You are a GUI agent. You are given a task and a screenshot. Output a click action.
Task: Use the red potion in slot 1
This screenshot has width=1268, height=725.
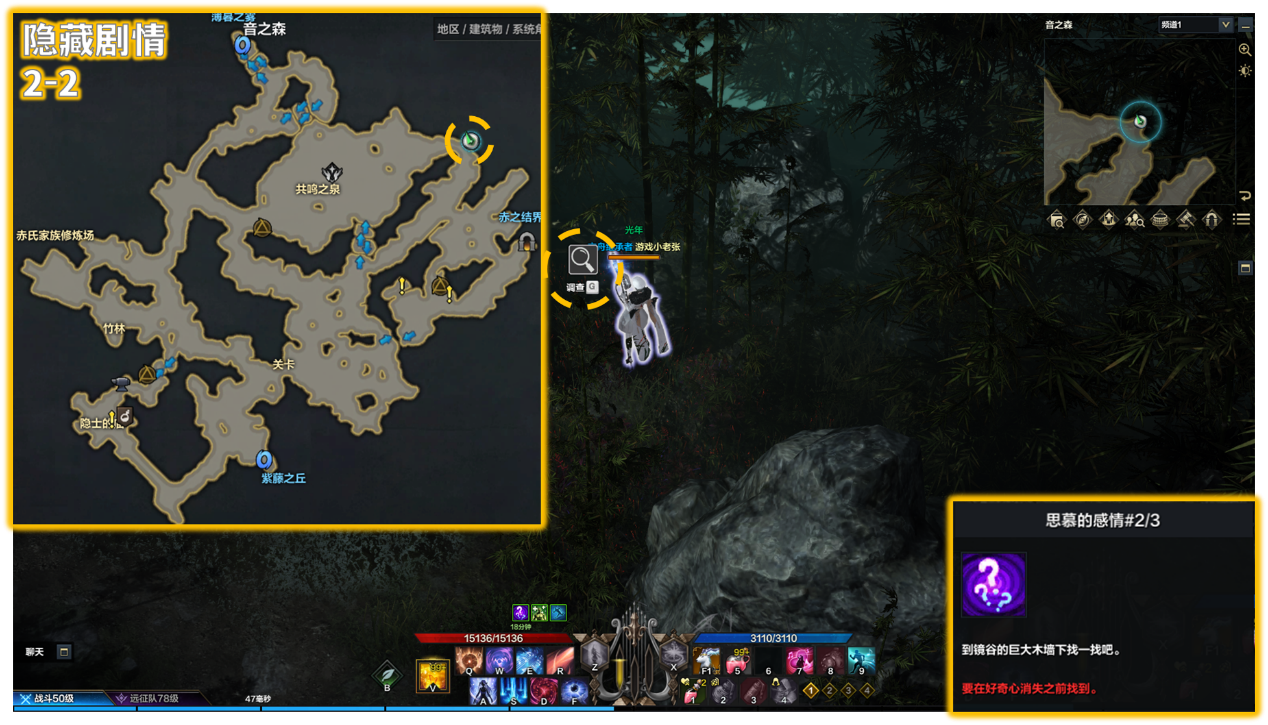tap(693, 691)
